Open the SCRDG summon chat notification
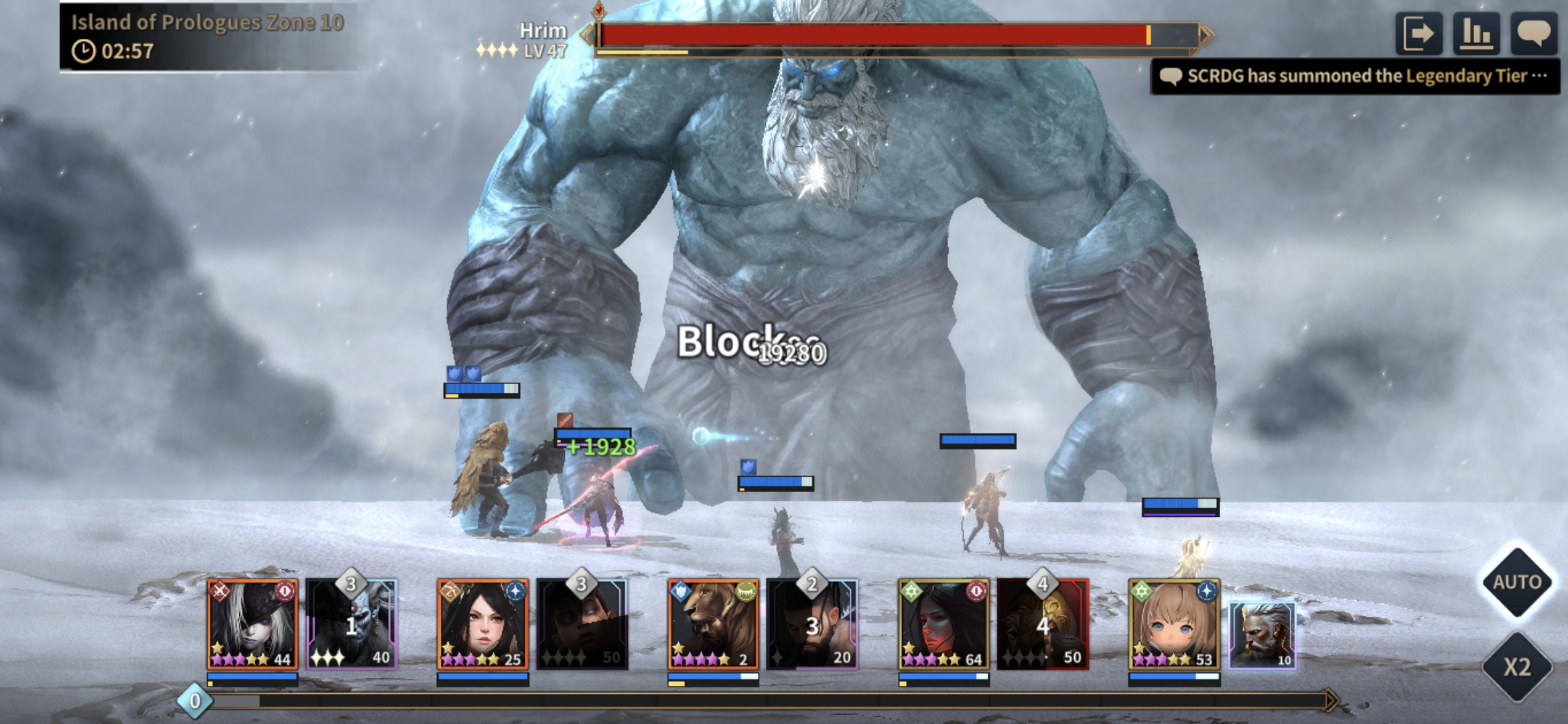 coord(1355,76)
